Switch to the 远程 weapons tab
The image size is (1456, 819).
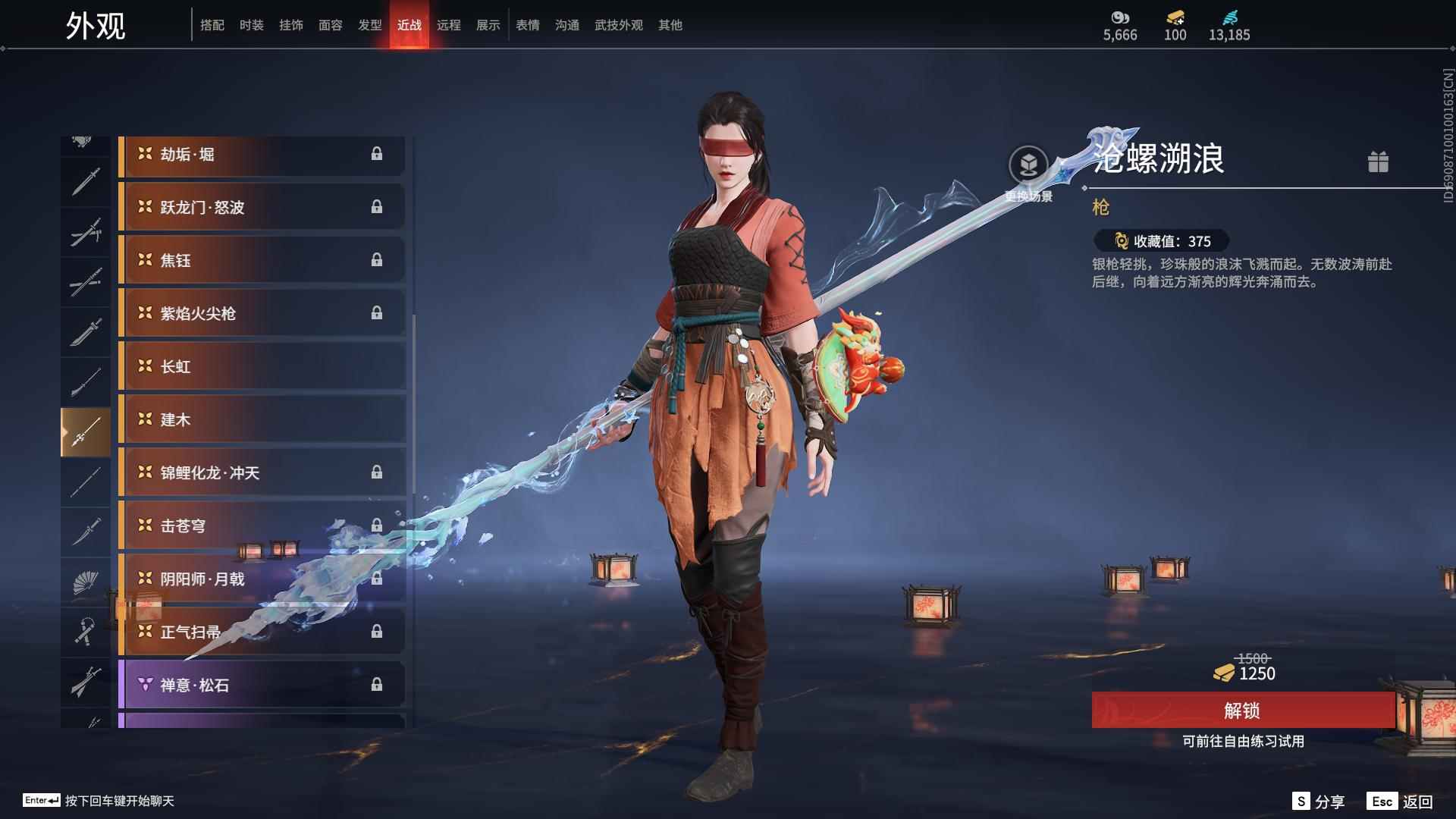(450, 25)
